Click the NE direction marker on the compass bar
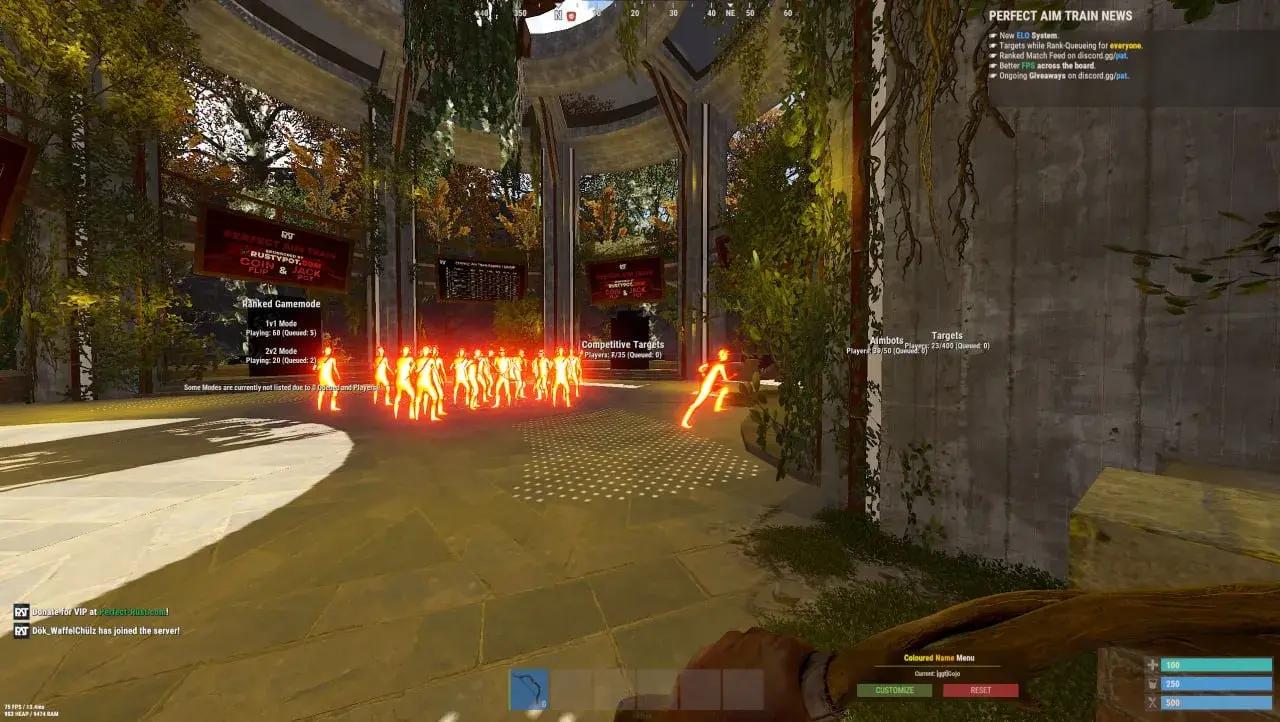 pyautogui.click(x=731, y=14)
